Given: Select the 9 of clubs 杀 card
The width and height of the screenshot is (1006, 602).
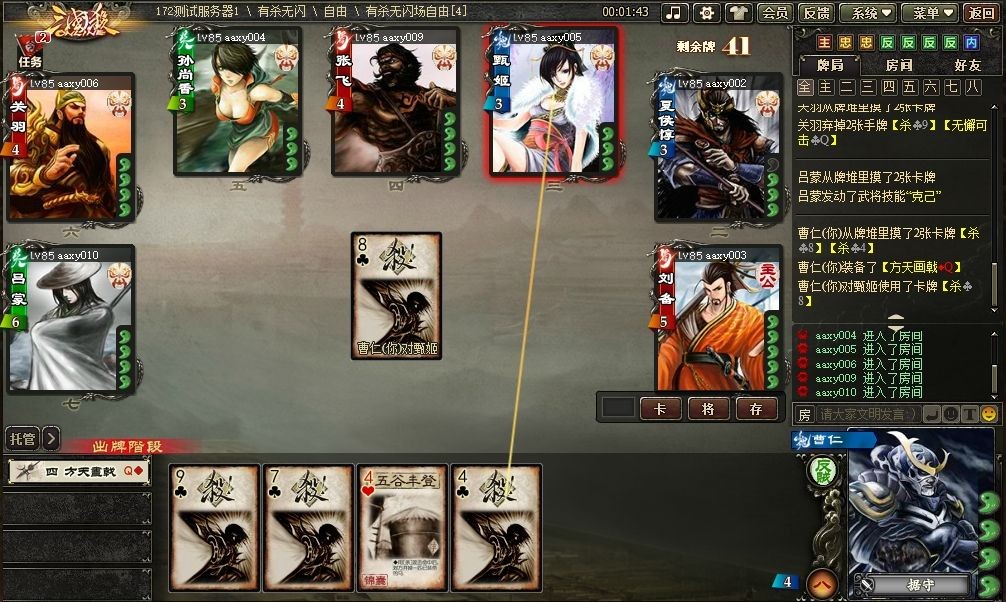Looking at the screenshot, I should coord(214,527).
